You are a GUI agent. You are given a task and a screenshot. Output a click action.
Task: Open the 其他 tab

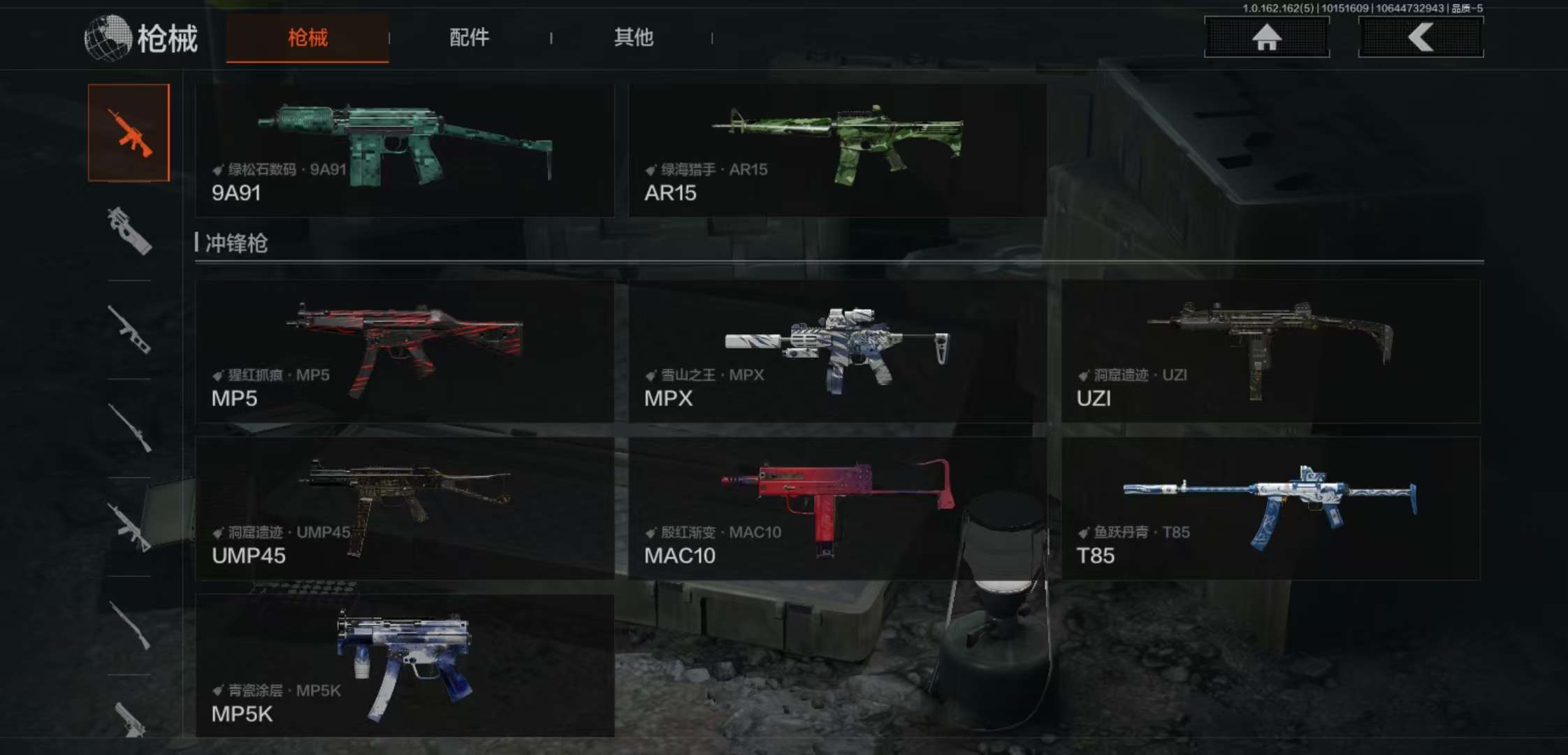[633, 38]
